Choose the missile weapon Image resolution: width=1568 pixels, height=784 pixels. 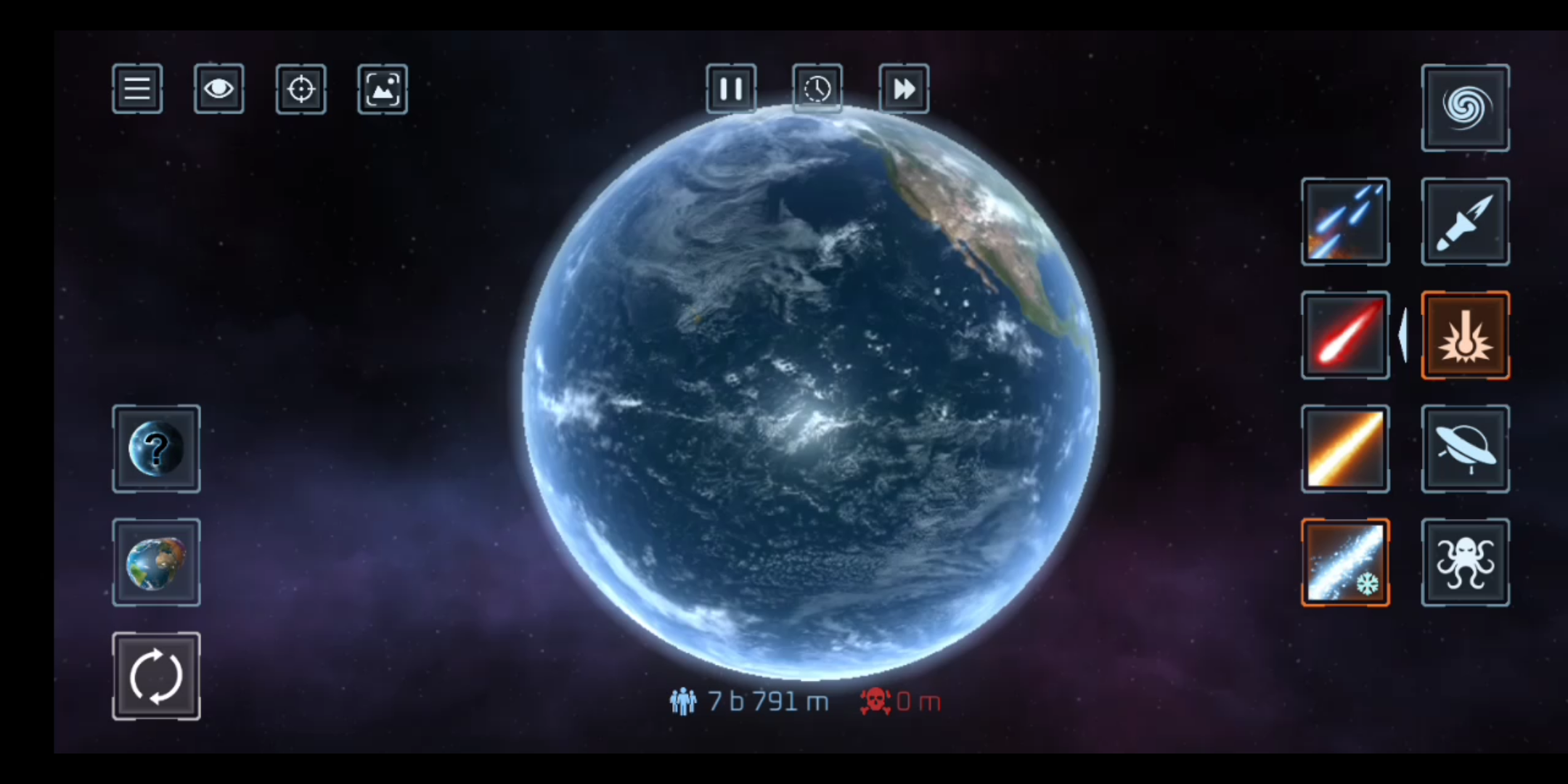click(x=1465, y=221)
